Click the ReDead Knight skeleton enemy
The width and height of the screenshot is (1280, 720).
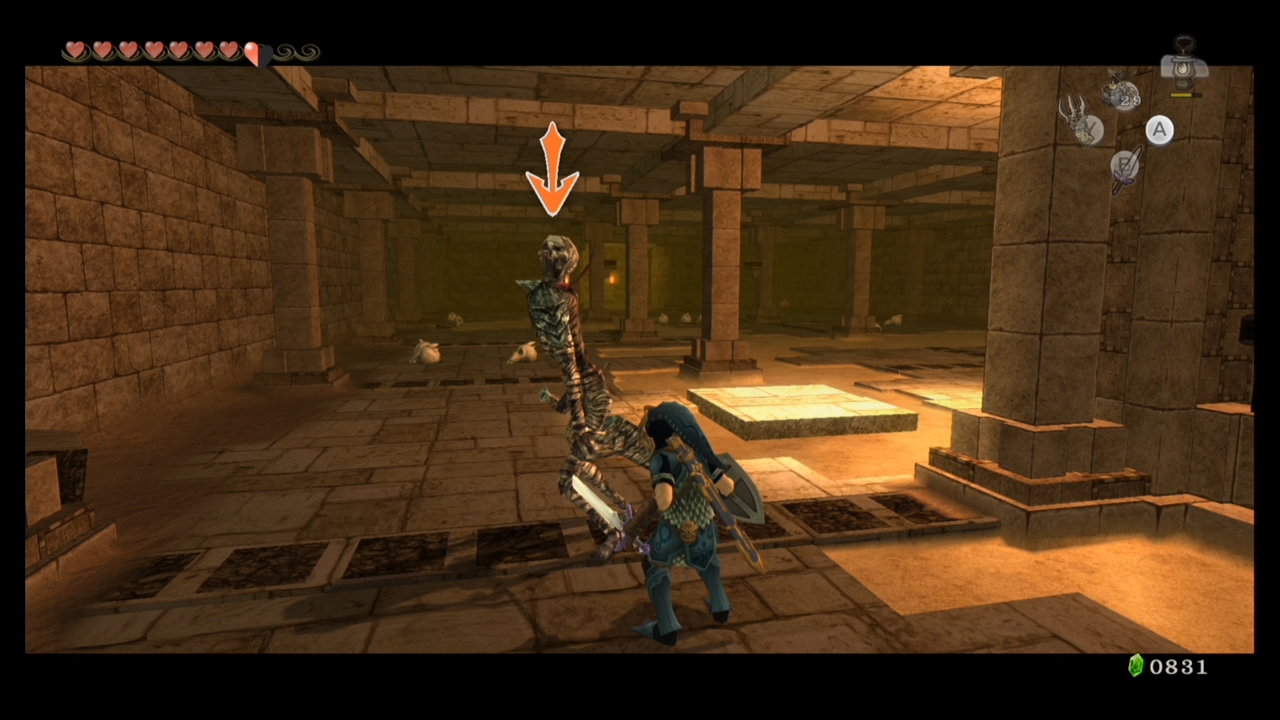(x=565, y=350)
